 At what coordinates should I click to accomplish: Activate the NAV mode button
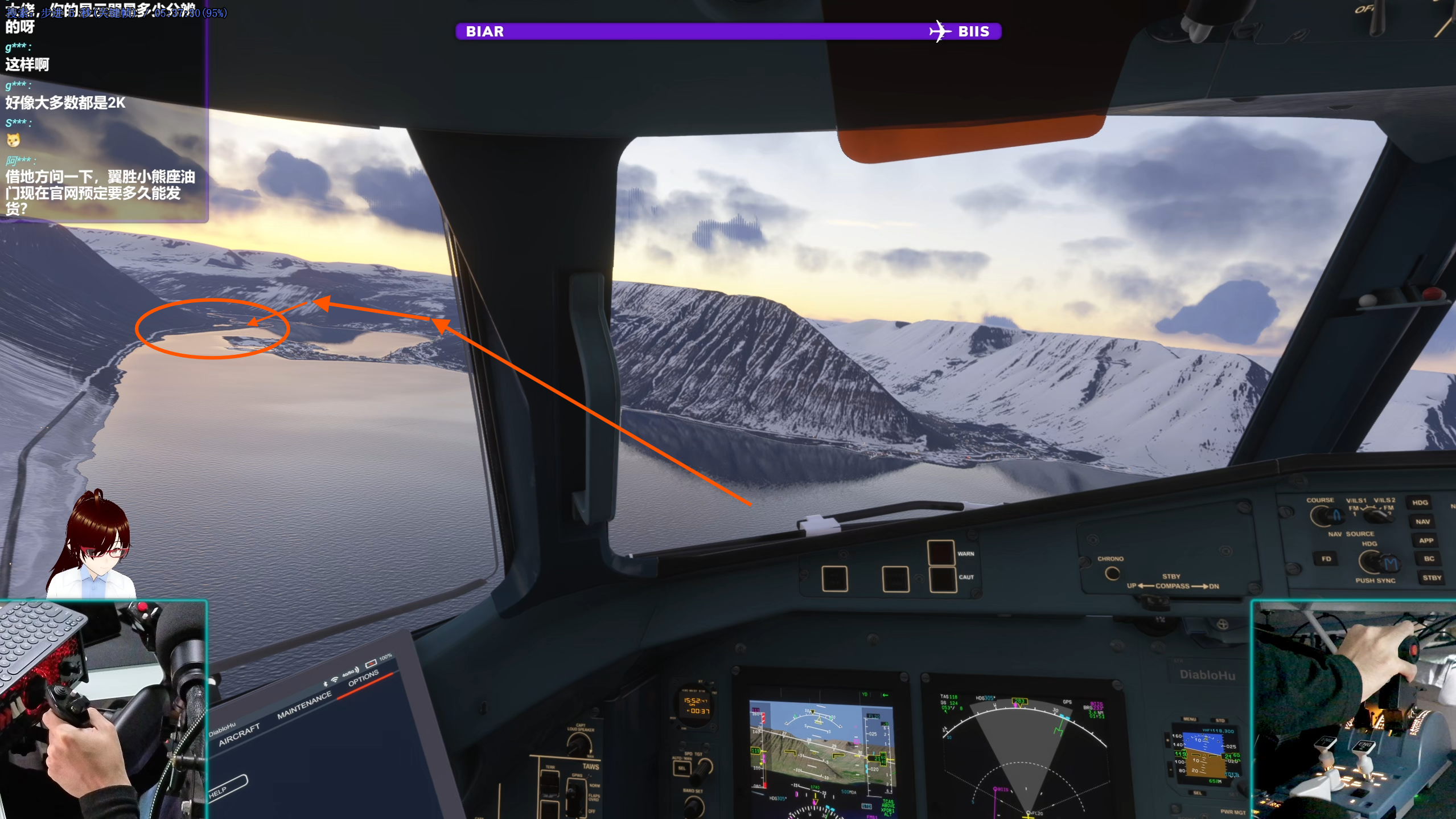point(1422,522)
